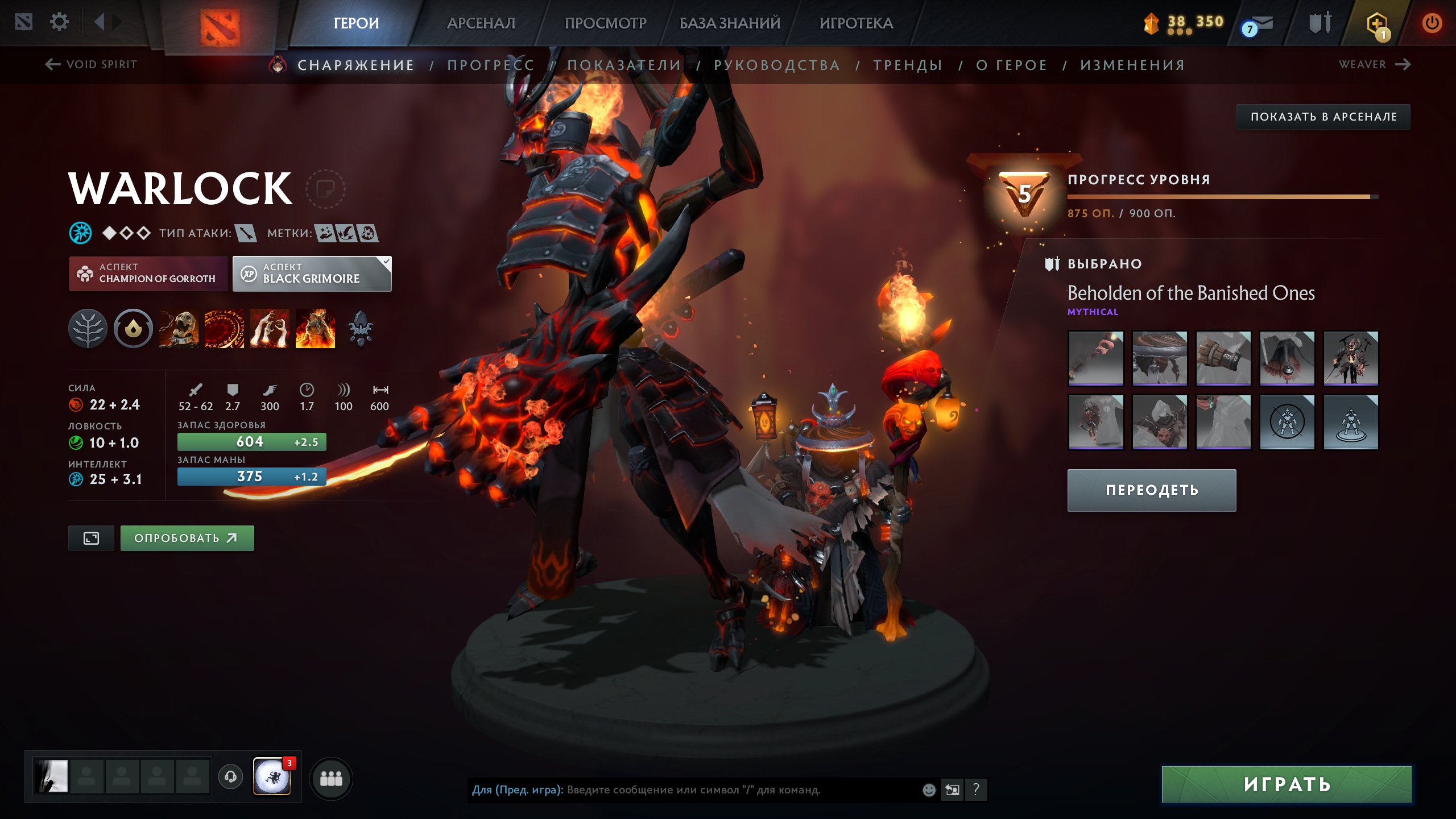The width and height of the screenshot is (1456, 819).
Task: Start matchmaking with the ИГРАТЬ button
Action: click(1287, 784)
